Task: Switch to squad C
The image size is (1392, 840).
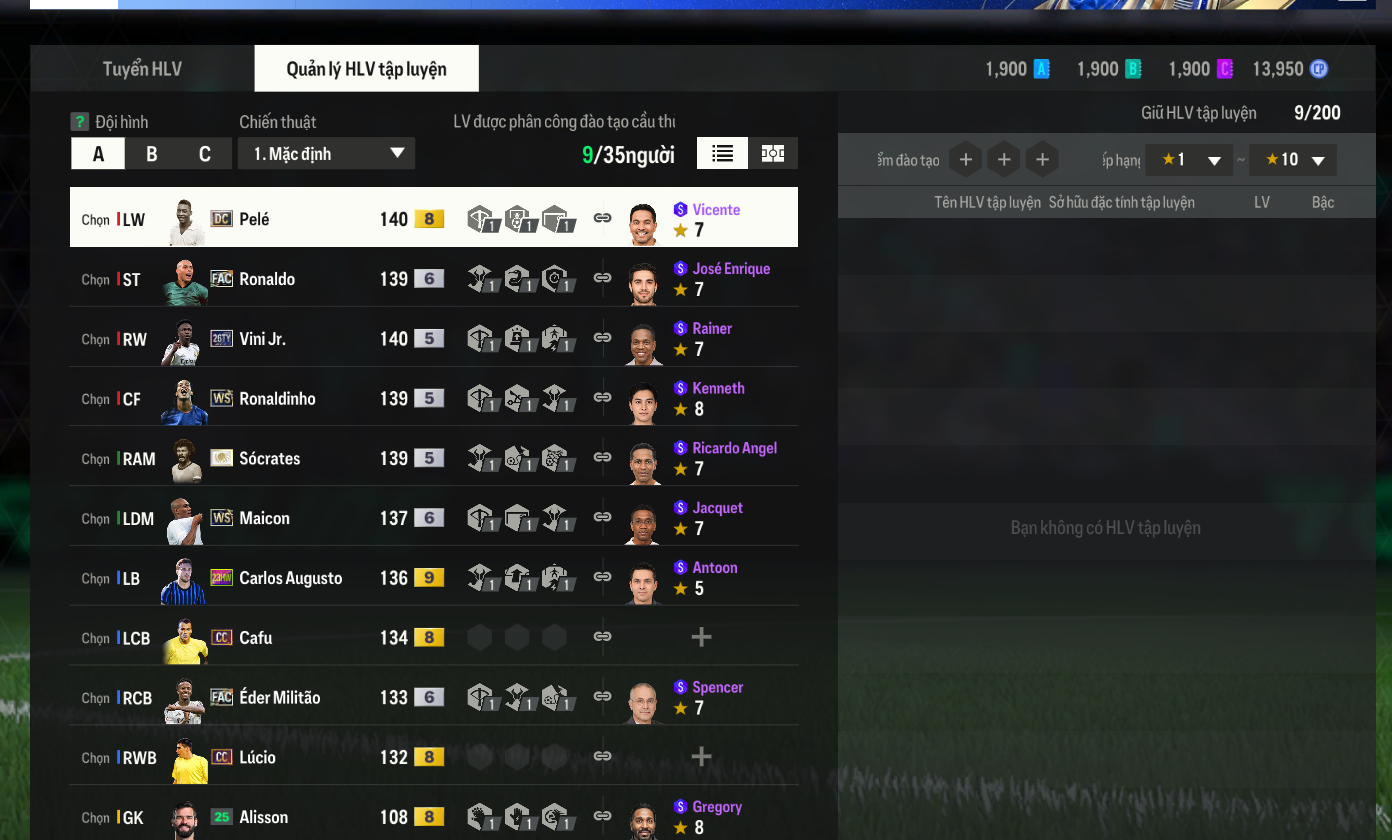Action: 205,154
